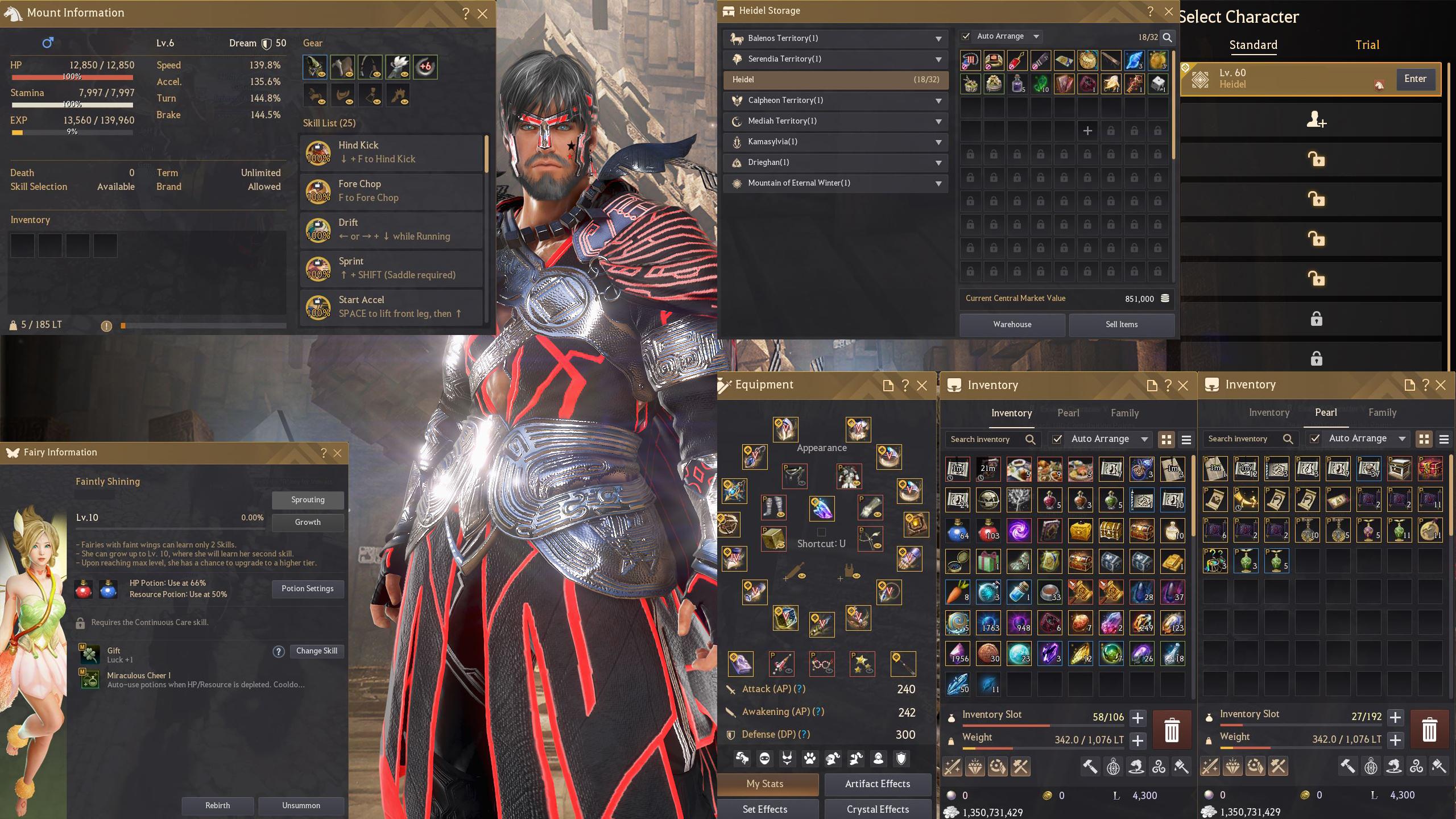Select the enhancement sword icon in Inventory
The image size is (1456, 819).
tap(953, 767)
